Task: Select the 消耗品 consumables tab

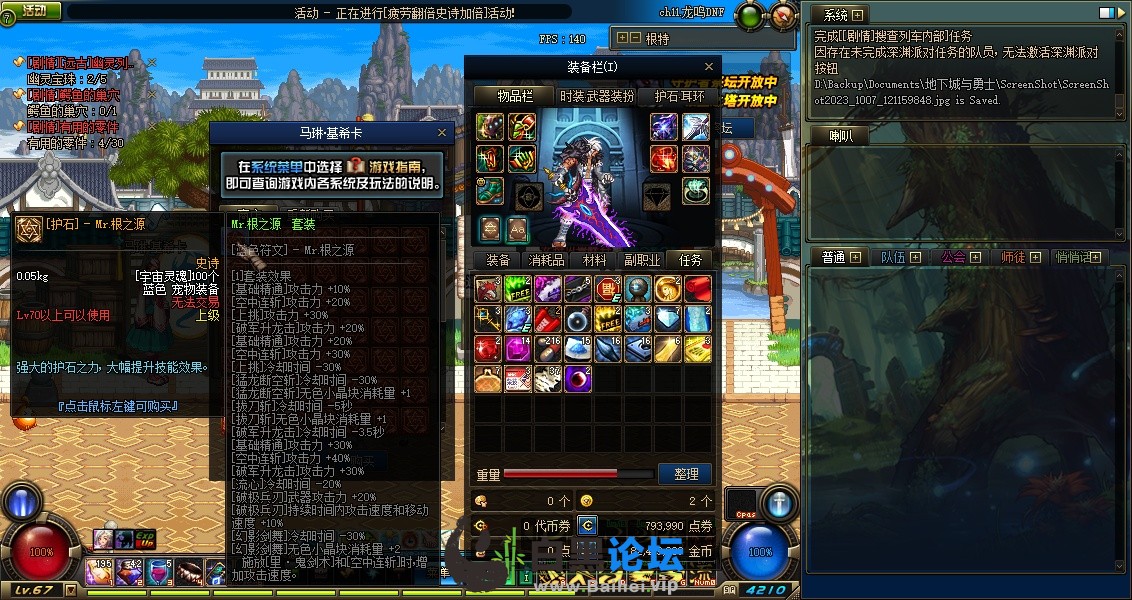Action: coord(546,260)
